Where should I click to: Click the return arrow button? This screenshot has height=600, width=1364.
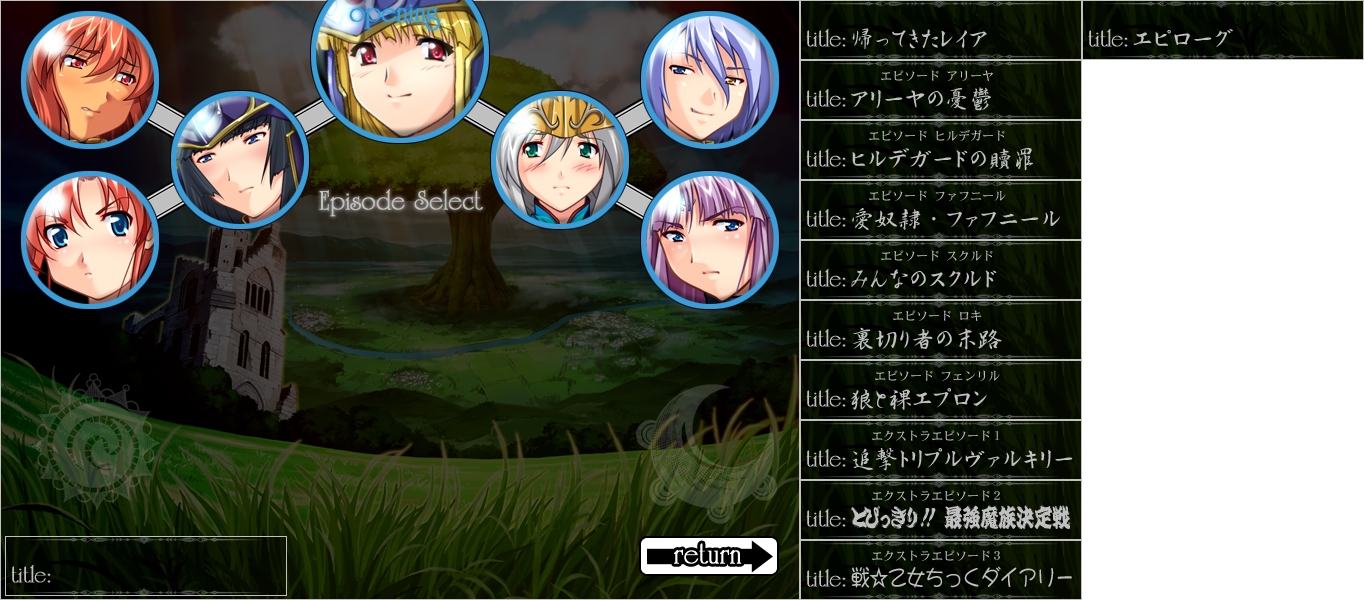708,556
